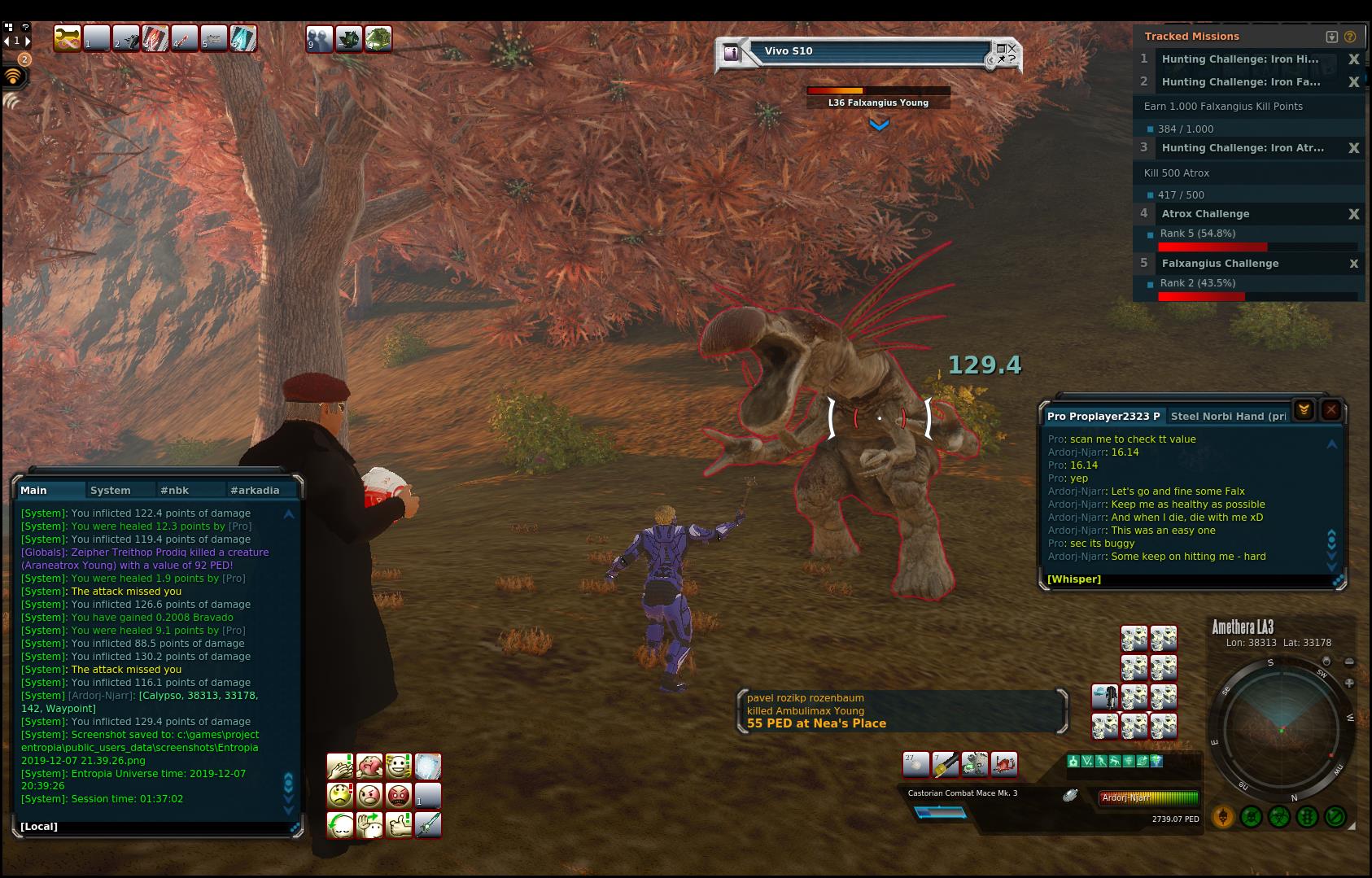Image resolution: width=1372 pixels, height=878 pixels.
Task: Remove the Atrox Challenge from tracked missions
Action: pyautogui.click(x=1354, y=214)
